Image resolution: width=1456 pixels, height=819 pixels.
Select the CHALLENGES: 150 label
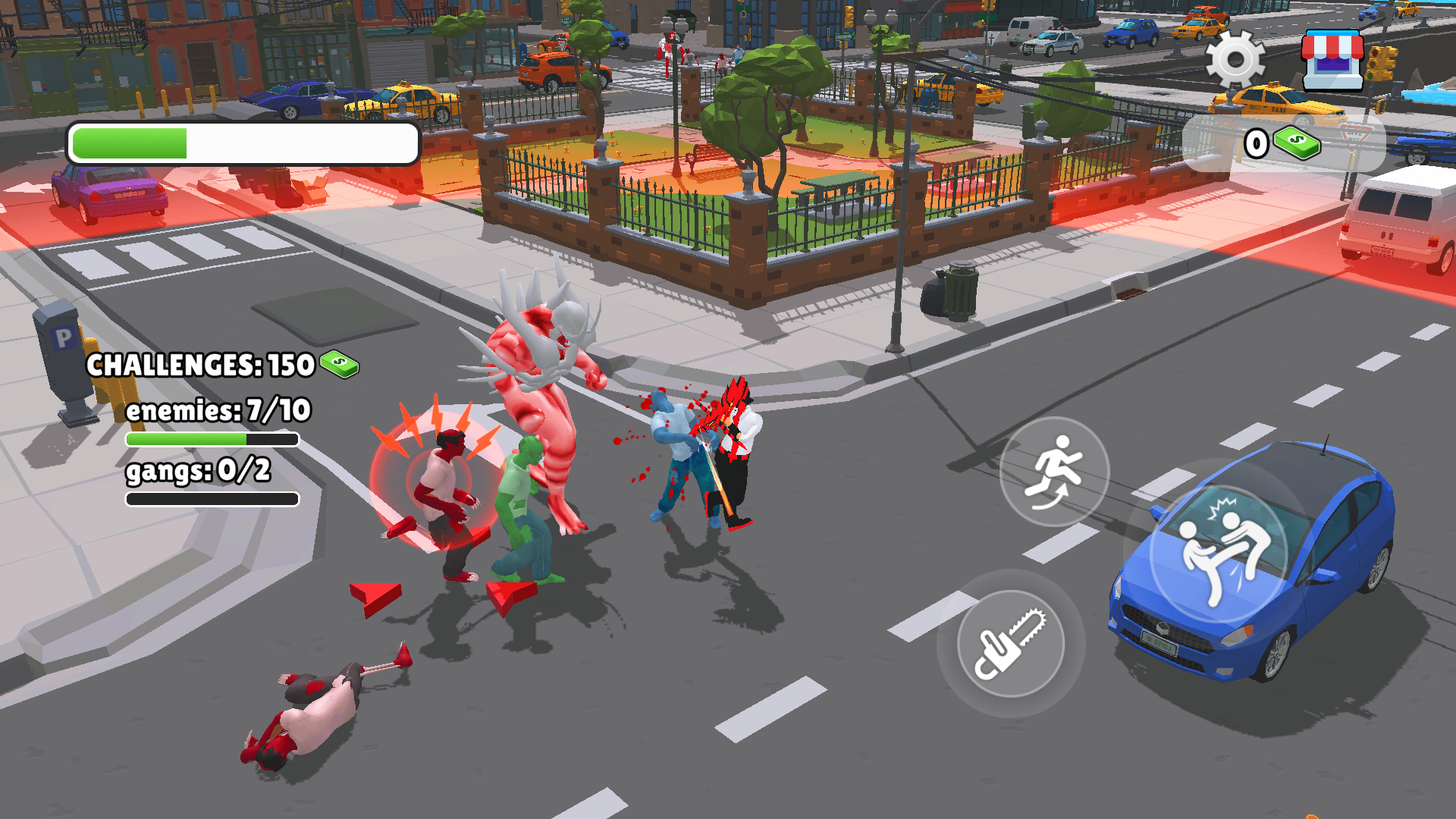point(199,366)
